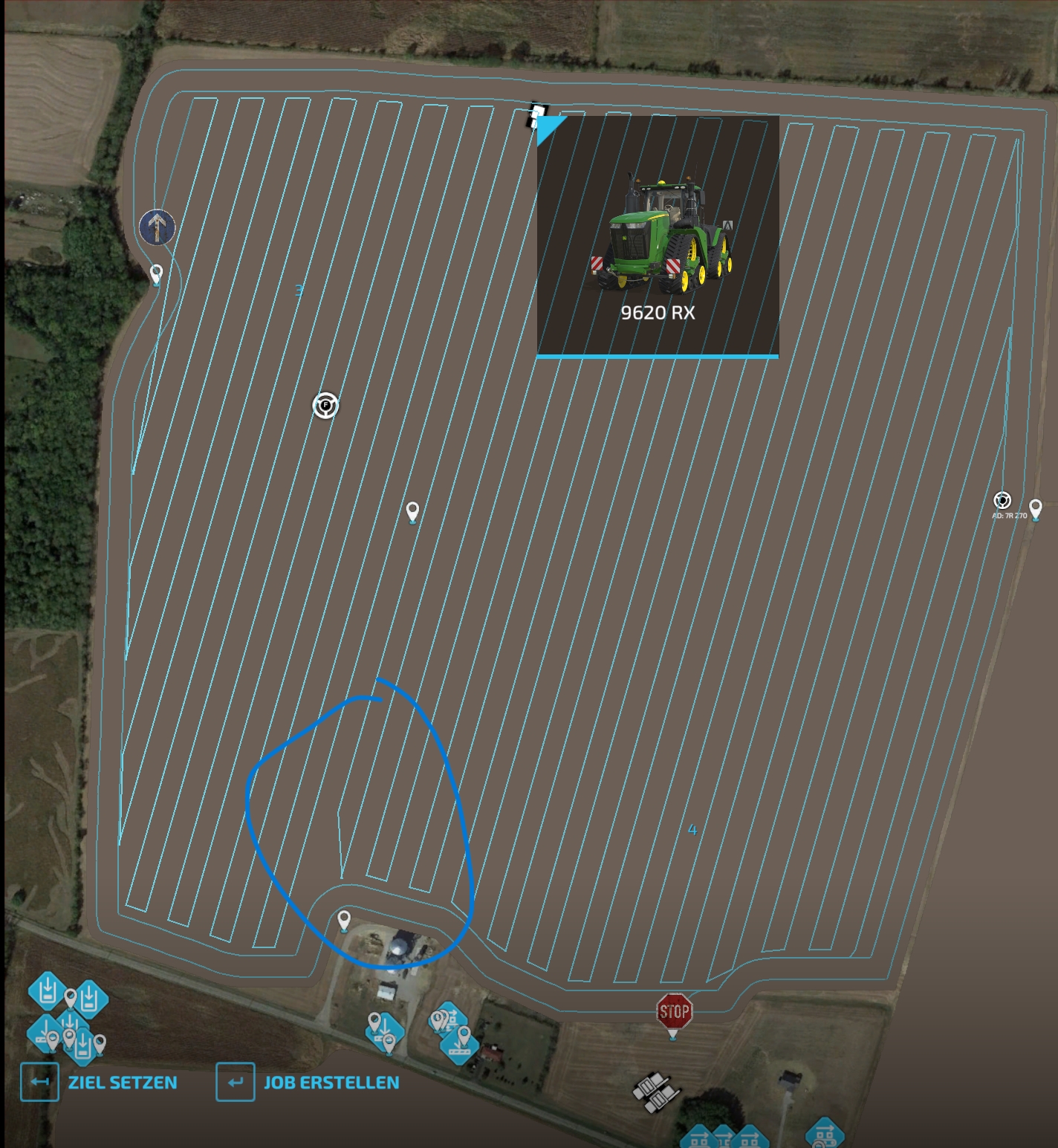Click the crosshair target marker in field 3
This screenshot has height=1148, width=1058.
point(325,403)
